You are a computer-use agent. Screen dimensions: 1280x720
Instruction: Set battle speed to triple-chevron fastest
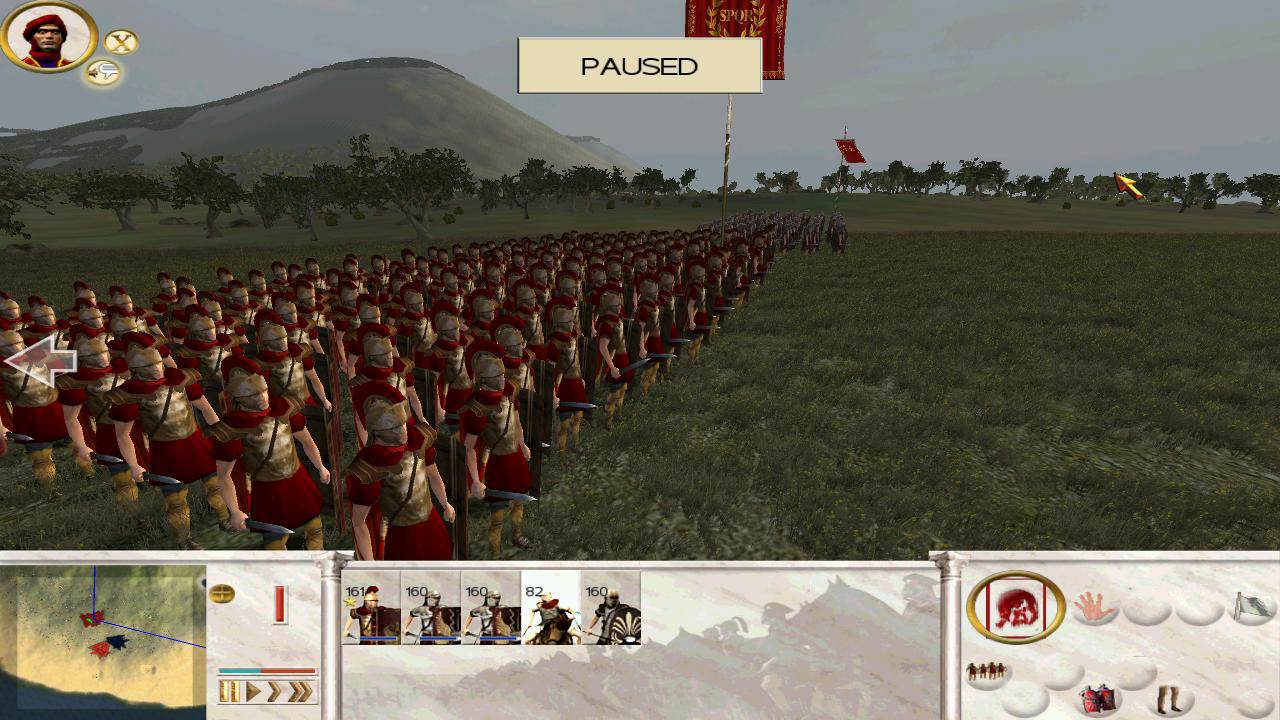(x=300, y=691)
